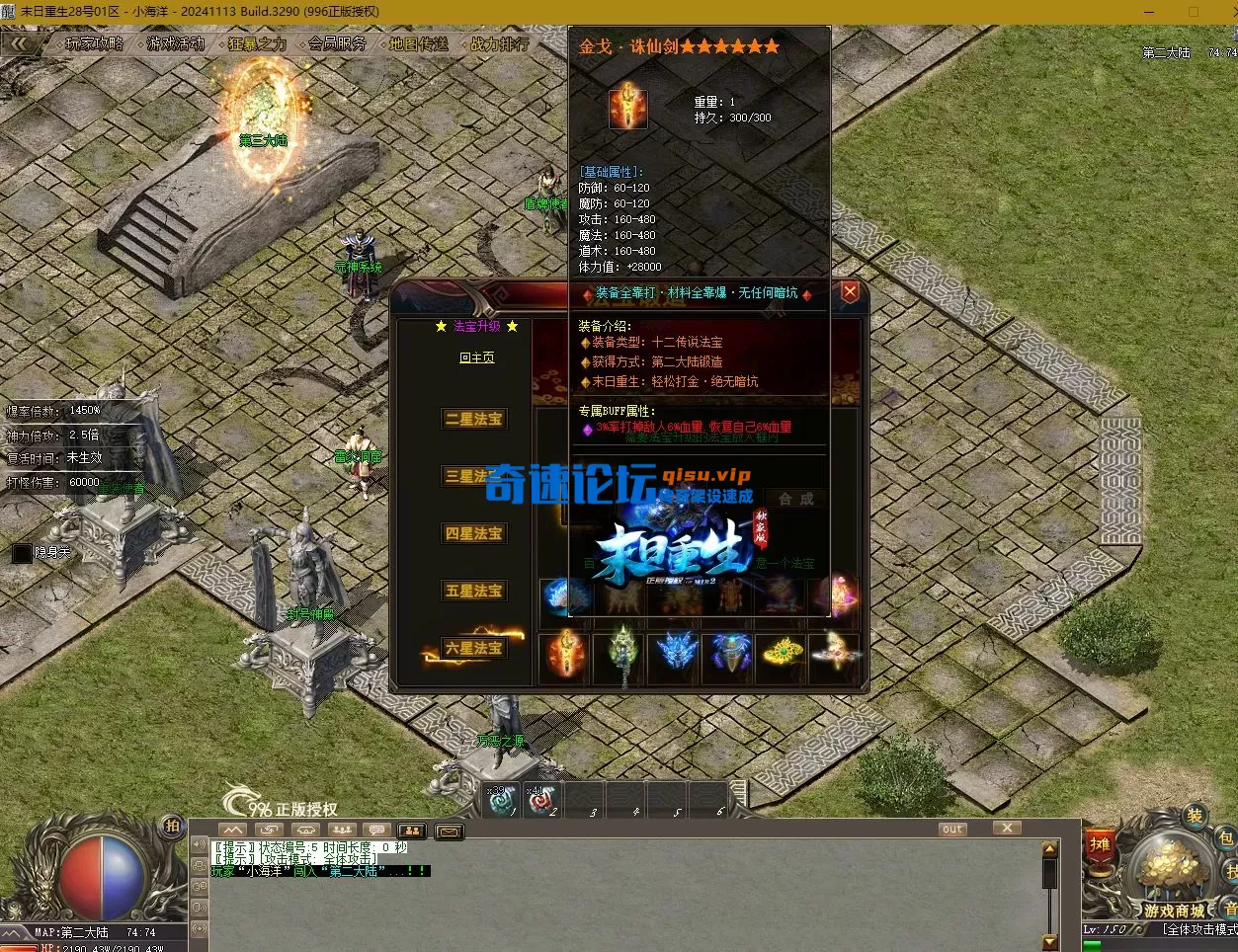The height and width of the screenshot is (952, 1238).
Task: Select the 五星法宝 button
Action: click(473, 591)
